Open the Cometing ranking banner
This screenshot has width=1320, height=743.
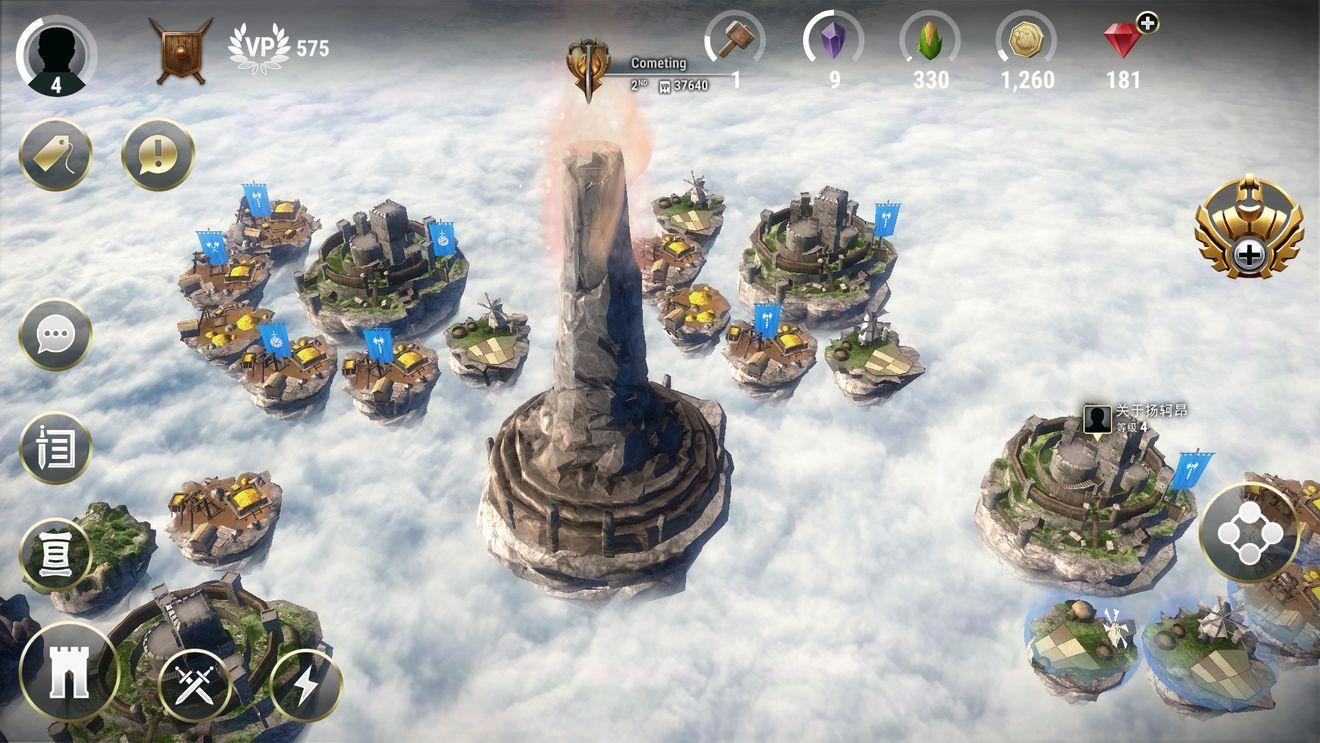(640, 72)
